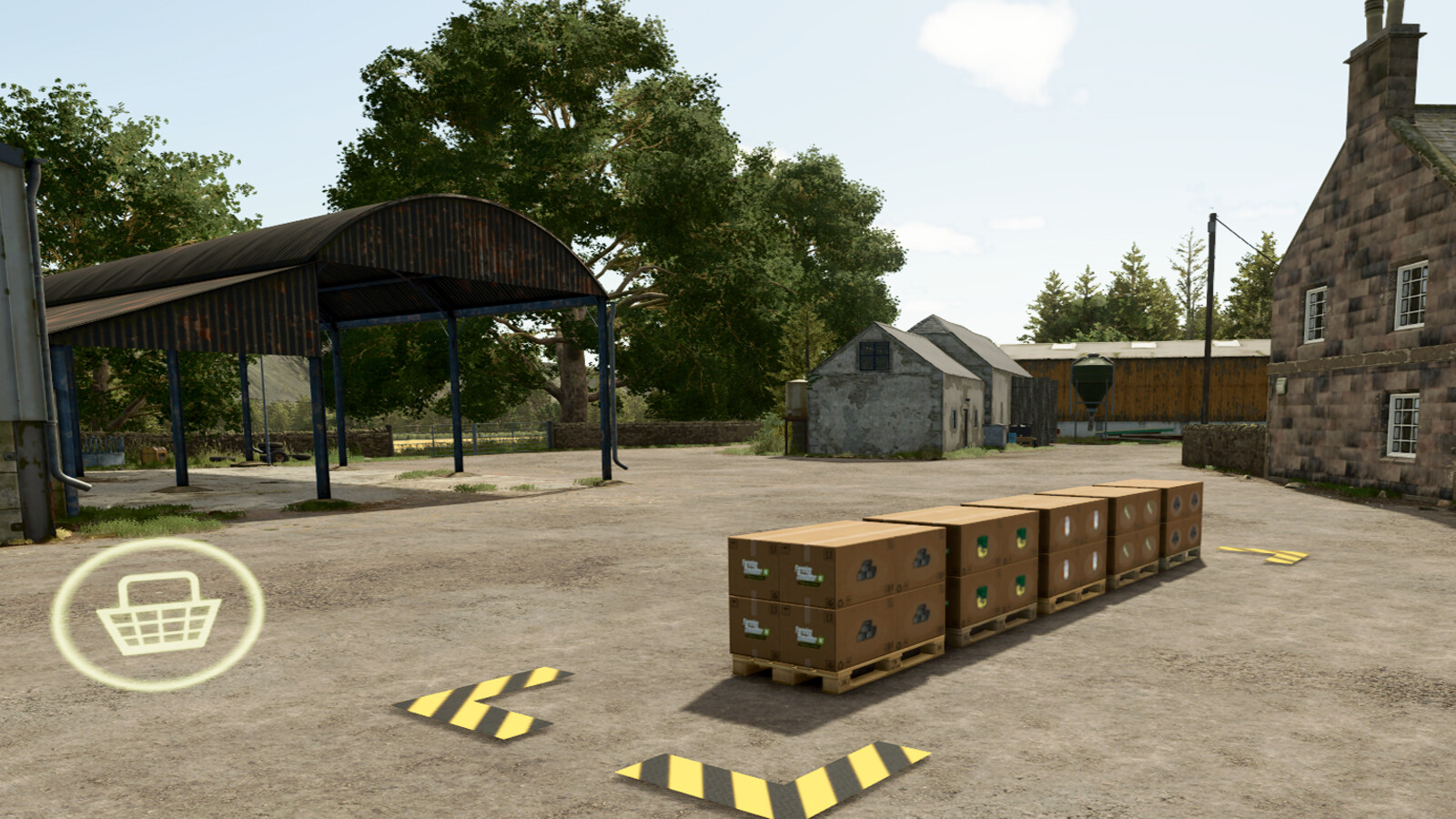This screenshot has height=819, width=1456.
Task: Select the first pallet of produce boxes
Action: tap(819, 591)
